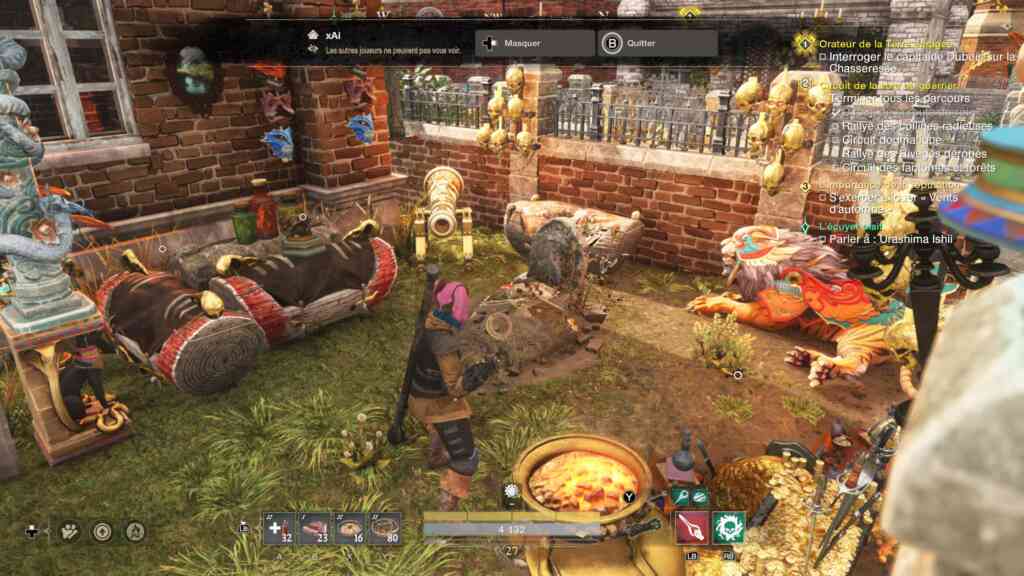Trigger the green skull burst ability
Image resolution: width=1024 pixels, height=576 pixels.
[729, 527]
